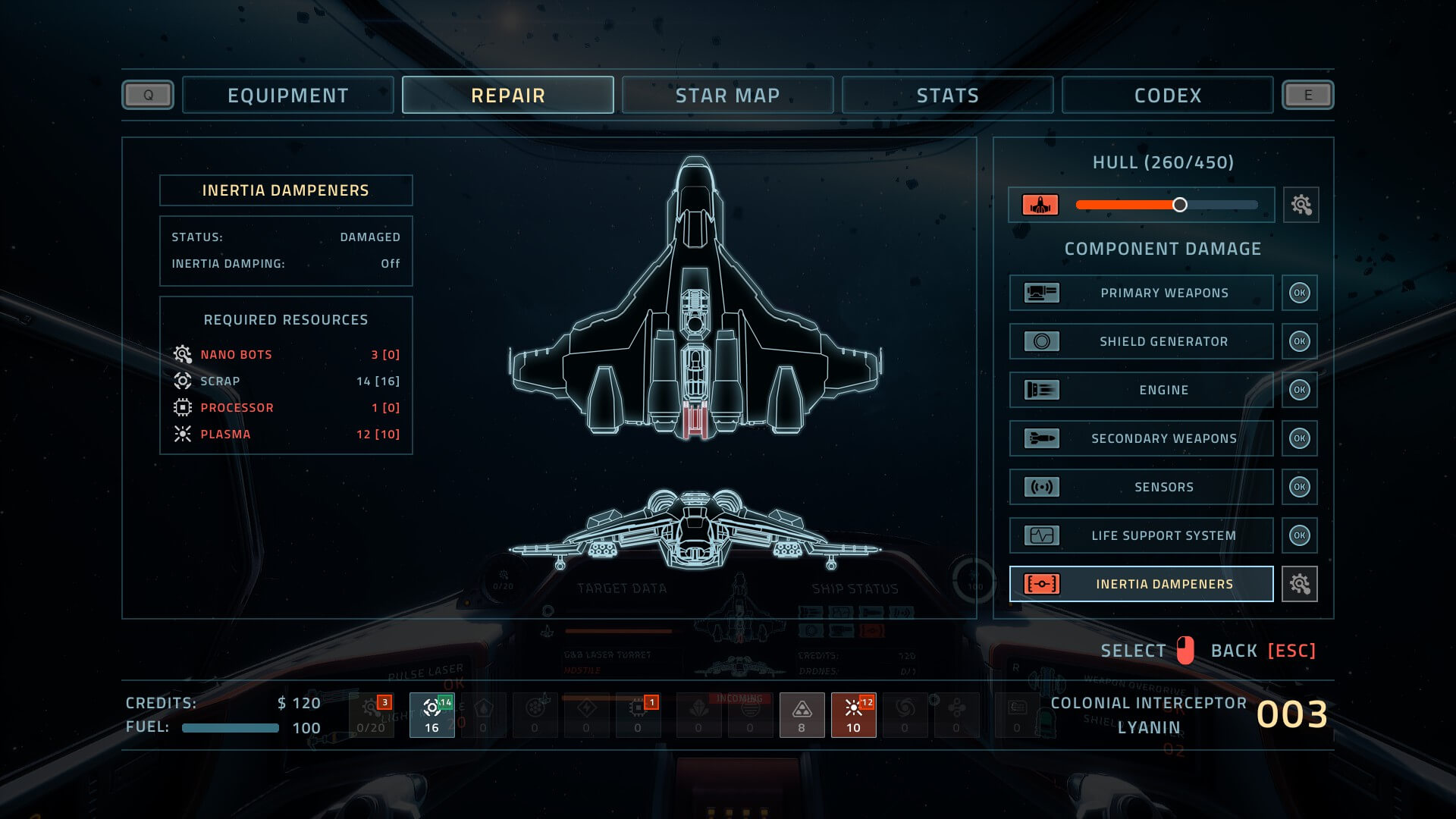Choose the Shield Generator component
Viewport: 1456px width, 819px height.
1141,341
